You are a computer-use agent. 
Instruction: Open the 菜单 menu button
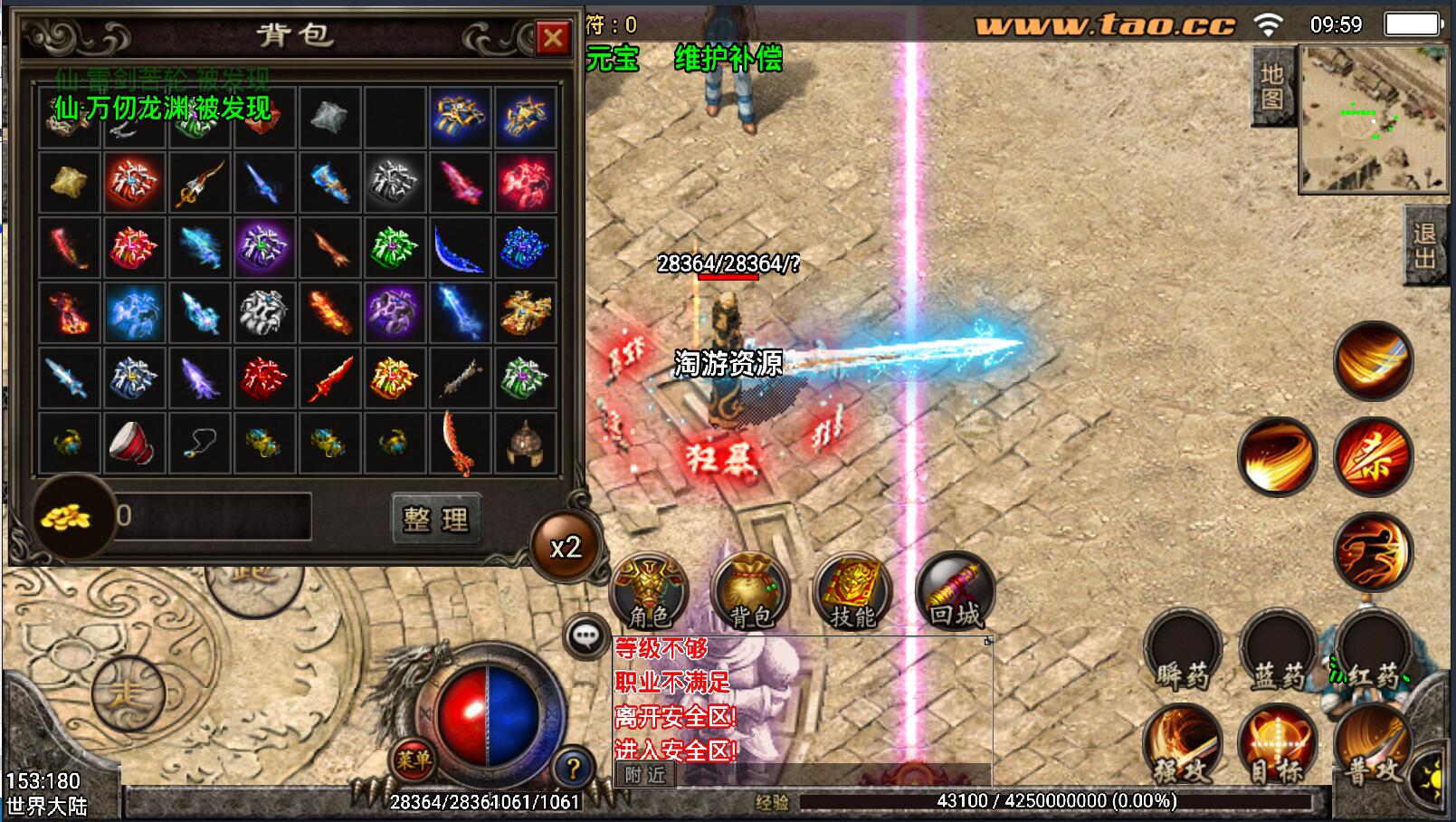tap(413, 760)
